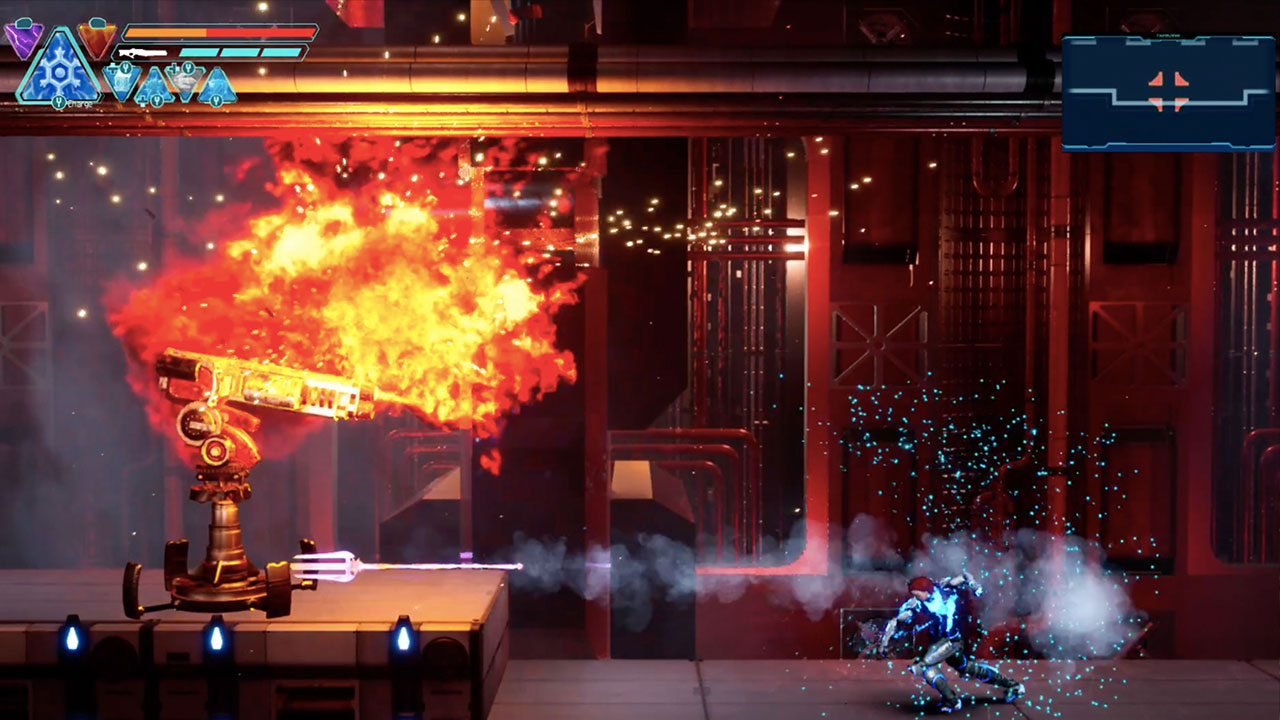Select the purple lightning ability icon
Screen dimensions: 1280x720
tap(22, 38)
